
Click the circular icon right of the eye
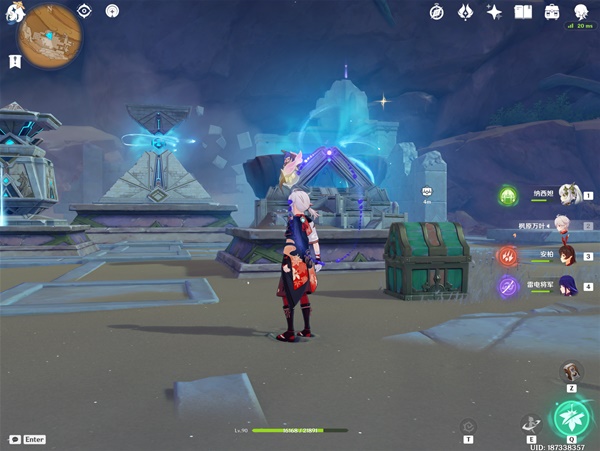[x=111, y=11]
